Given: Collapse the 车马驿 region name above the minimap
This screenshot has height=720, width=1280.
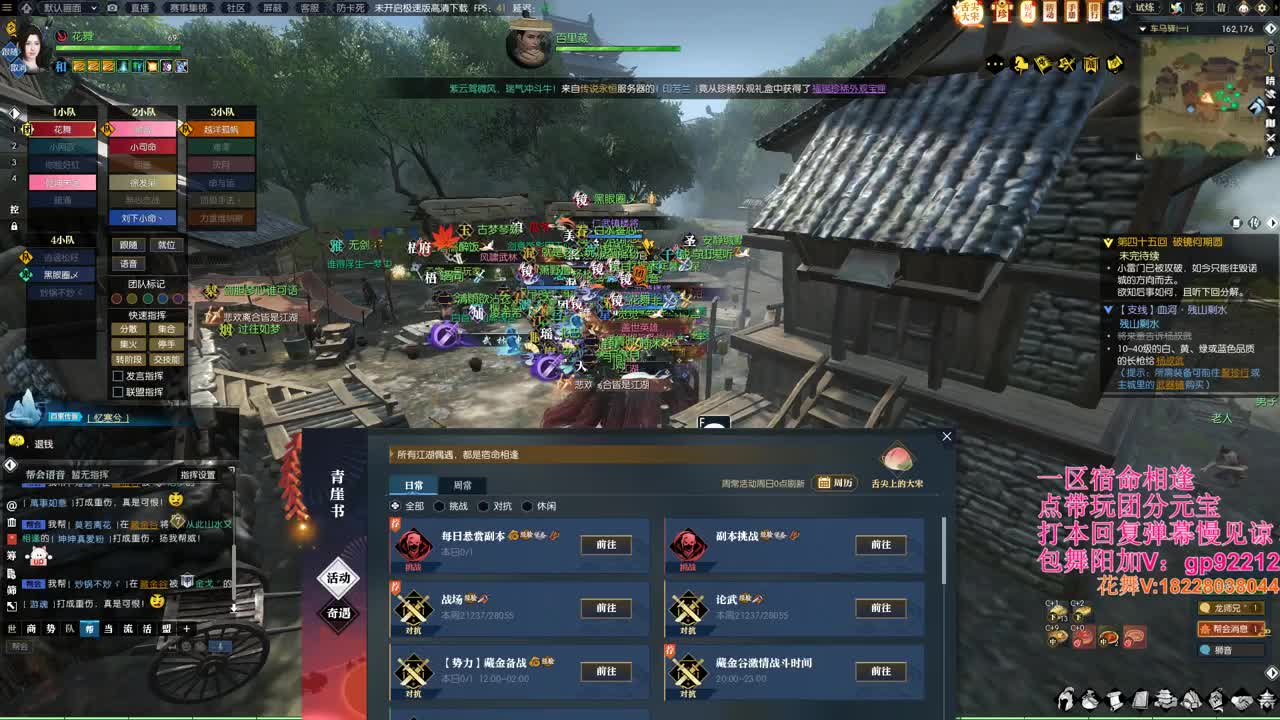Looking at the screenshot, I should 1144,28.
